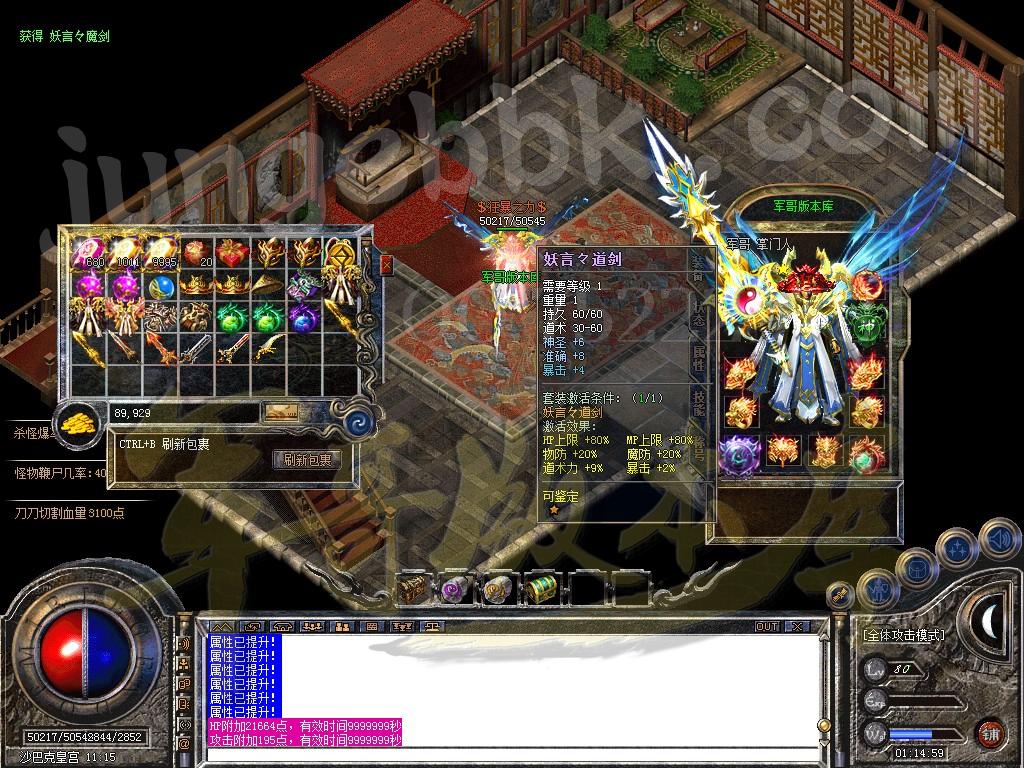Image resolution: width=1024 pixels, height=768 pixels.
Task: Pick the purple-blue dragon orb item
Action: click(302, 319)
